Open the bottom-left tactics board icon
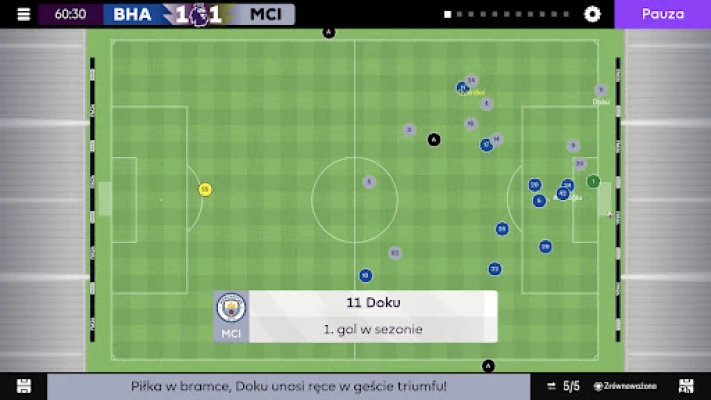The image size is (711, 400). click(x=24, y=386)
